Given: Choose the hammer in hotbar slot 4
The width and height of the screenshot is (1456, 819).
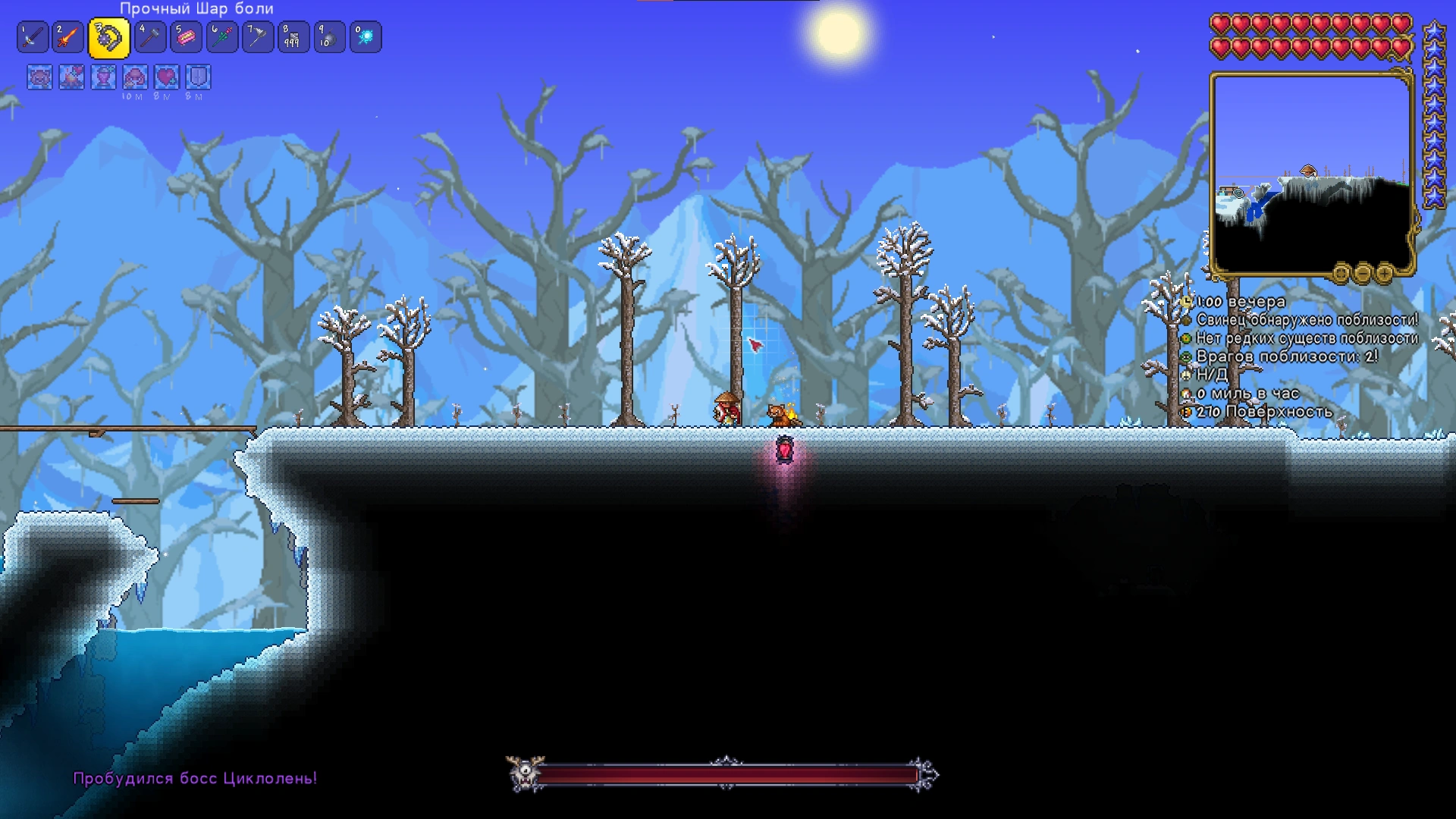Looking at the screenshot, I should (149, 37).
